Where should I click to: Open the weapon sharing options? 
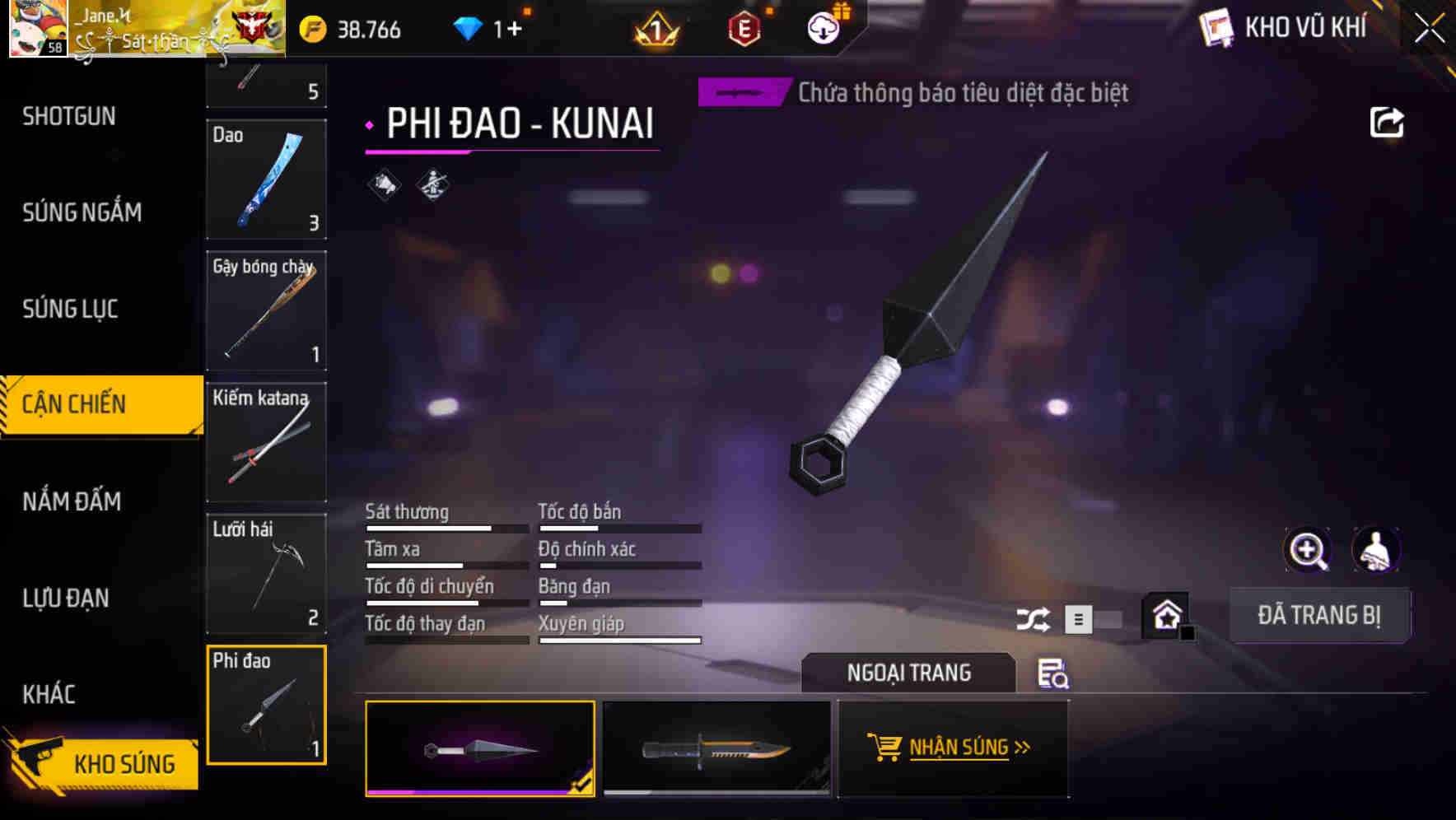point(1388,122)
